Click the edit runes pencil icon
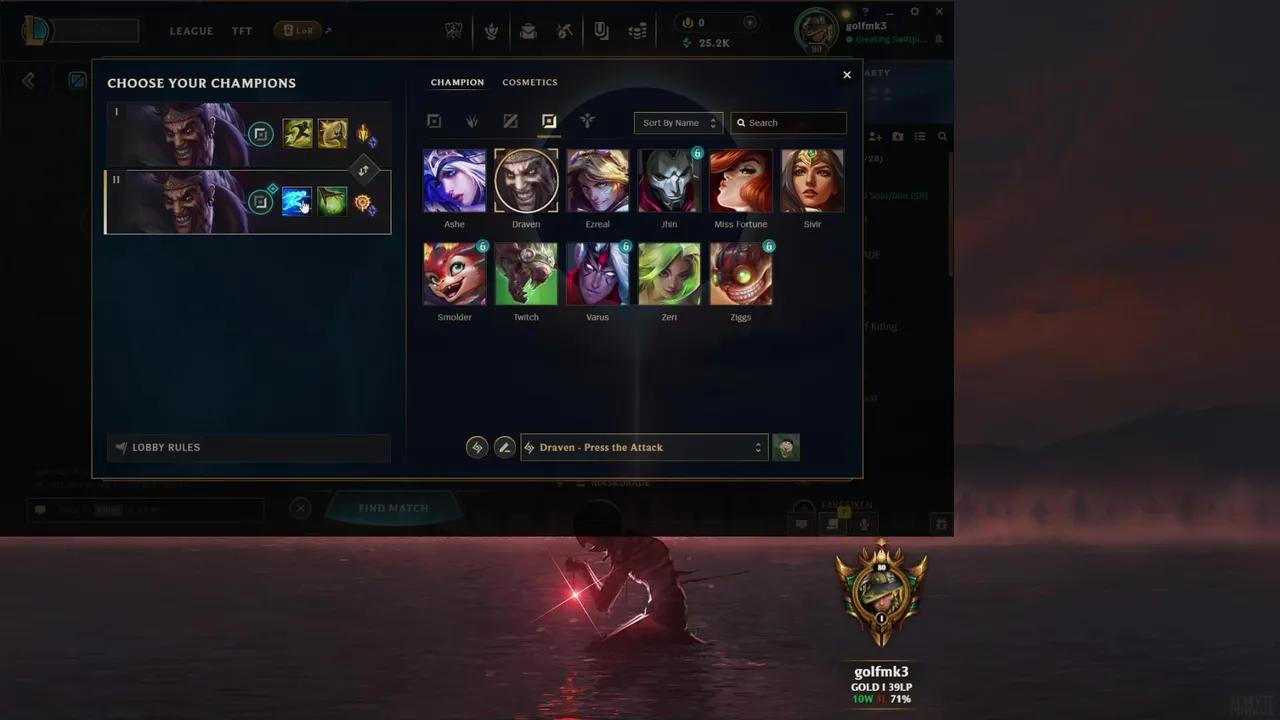The width and height of the screenshot is (1280, 720). (504, 447)
